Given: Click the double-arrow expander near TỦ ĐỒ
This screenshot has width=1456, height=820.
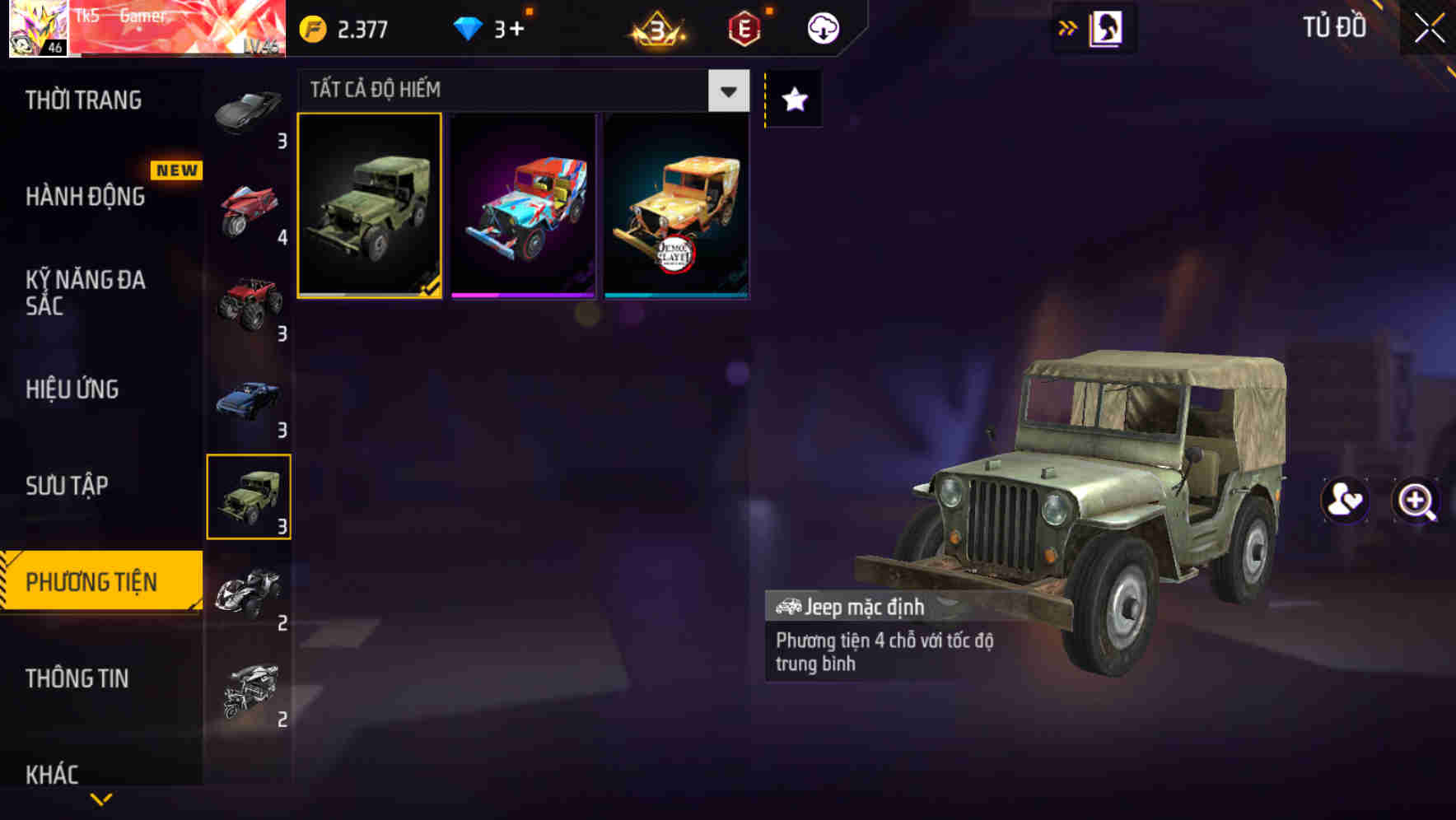Looking at the screenshot, I should tap(1066, 26).
